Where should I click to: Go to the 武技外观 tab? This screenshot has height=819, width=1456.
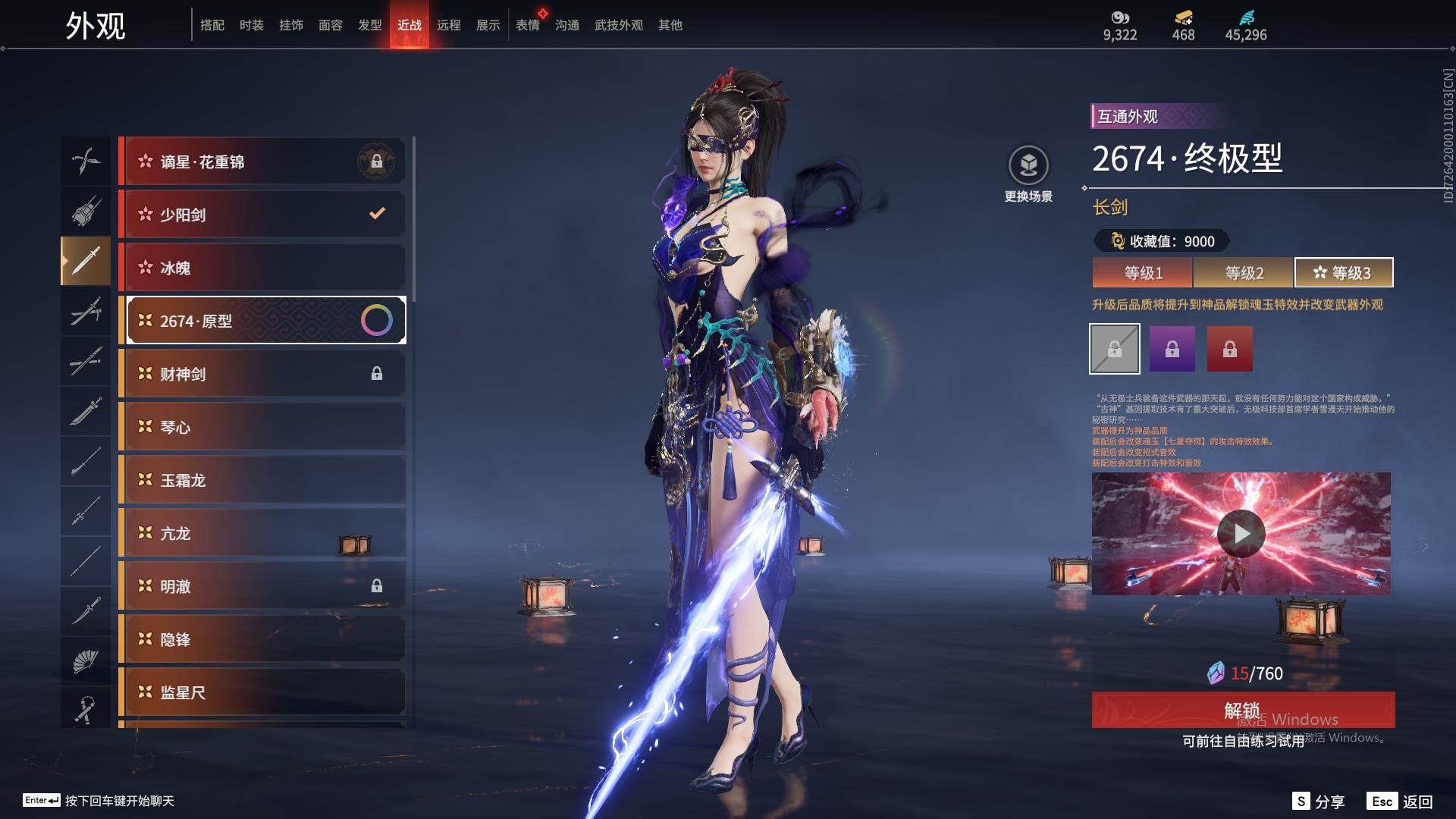[x=618, y=25]
